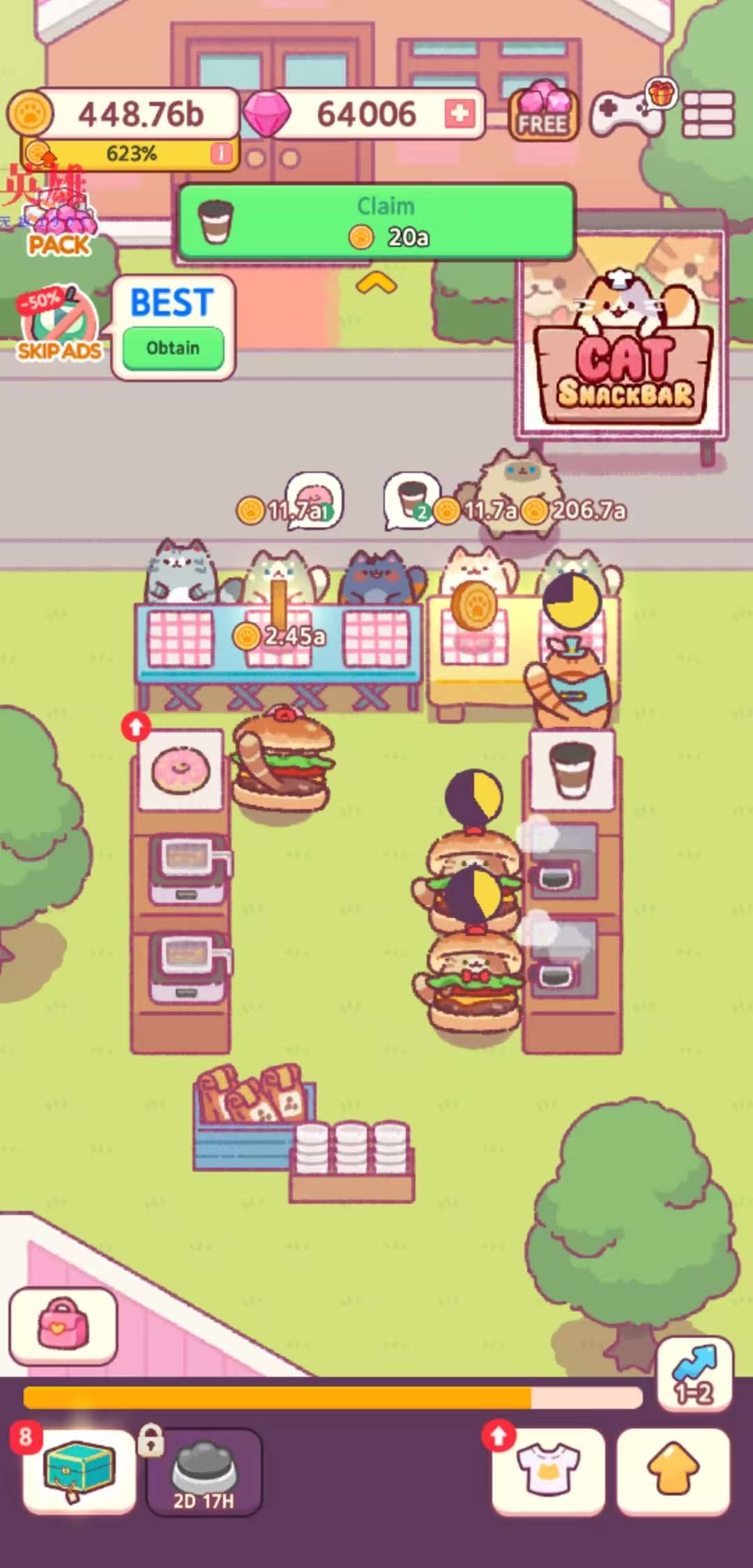
Task: Open the cat shirt costume menu
Action: point(549,1470)
